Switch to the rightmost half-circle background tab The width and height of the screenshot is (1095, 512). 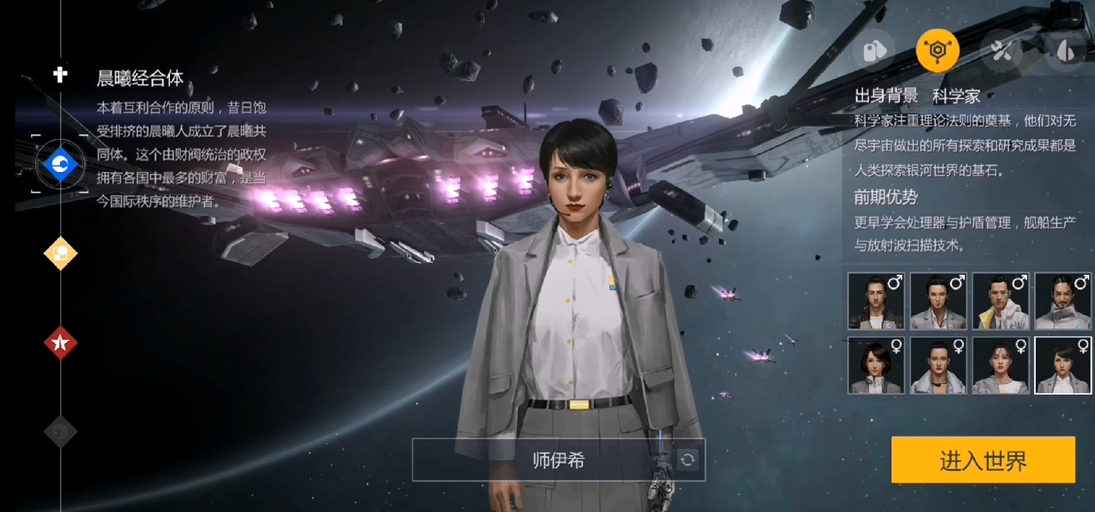click(x=1064, y=50)
